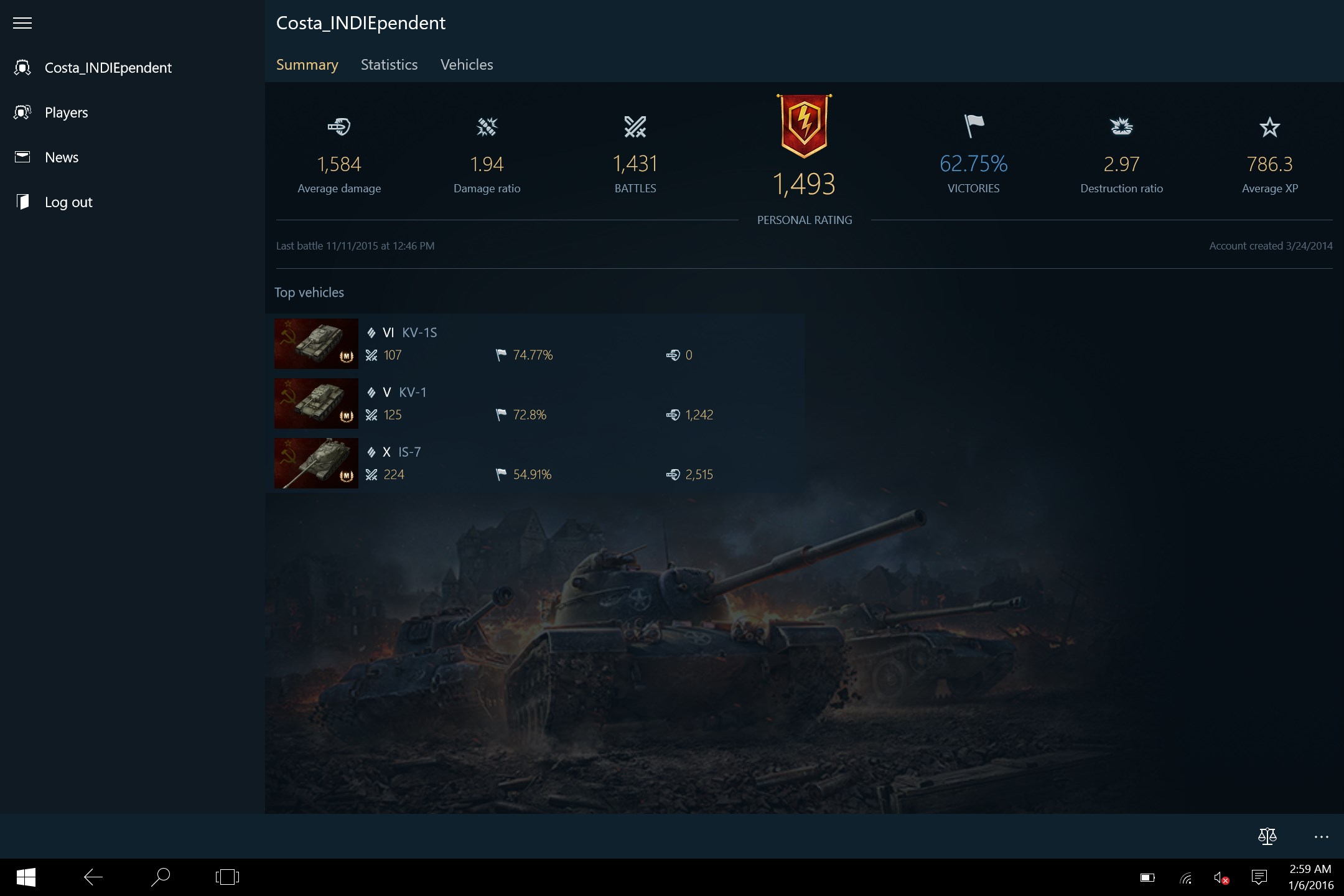Click the crossed-swords Battles icon

635,128
